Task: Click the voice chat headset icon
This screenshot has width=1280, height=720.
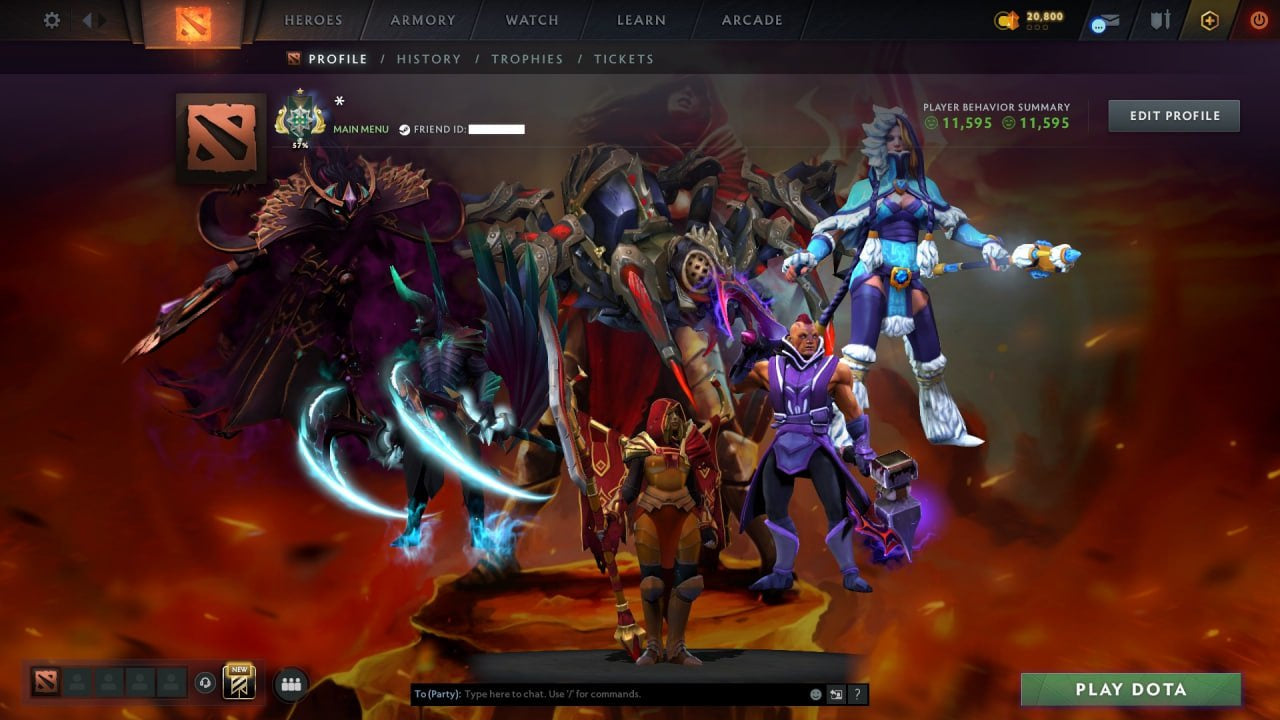Action: (204, 682)
